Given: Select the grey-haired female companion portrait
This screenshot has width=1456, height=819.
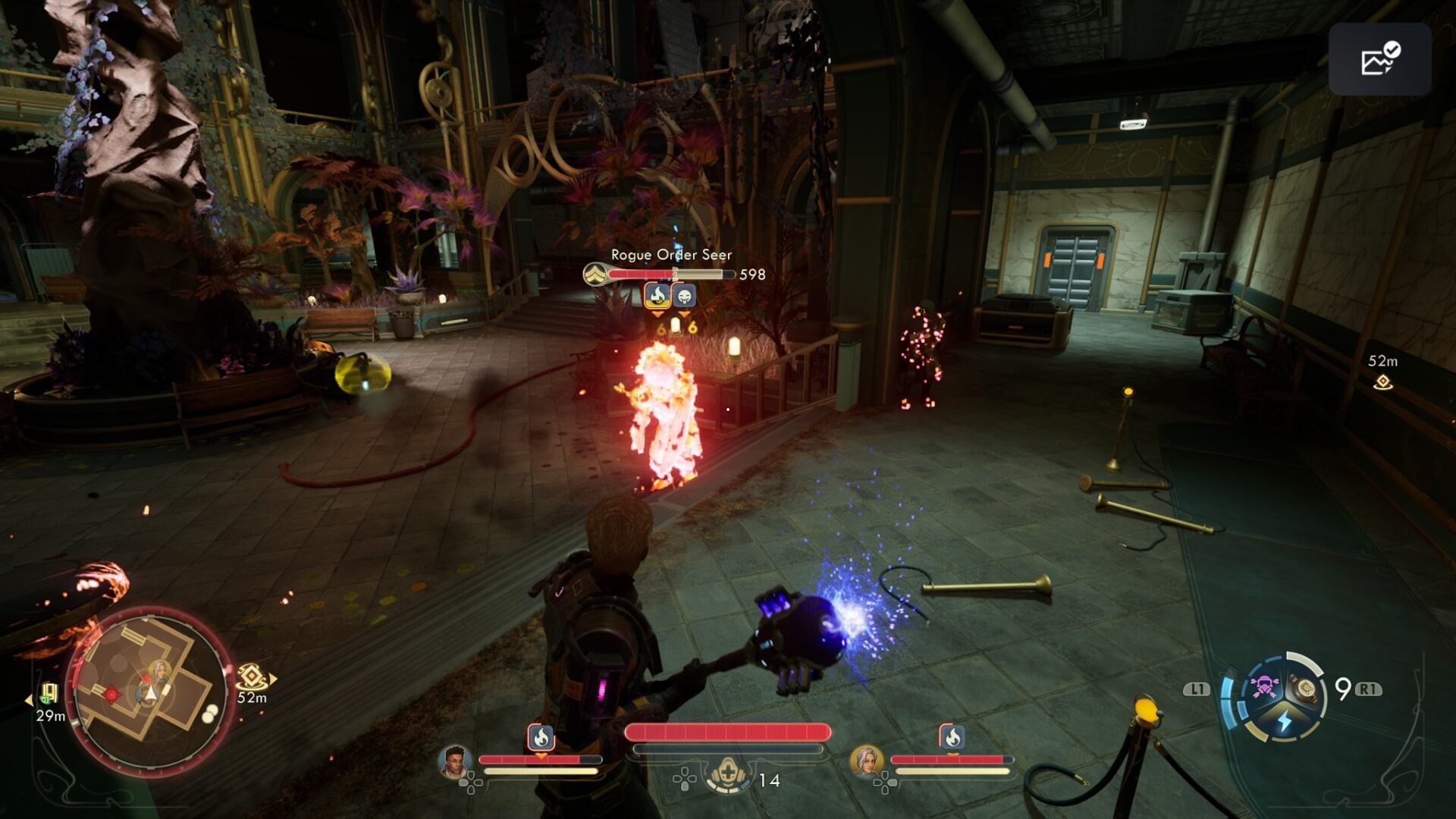Looking at the screenshot, I should coord(866,761).
